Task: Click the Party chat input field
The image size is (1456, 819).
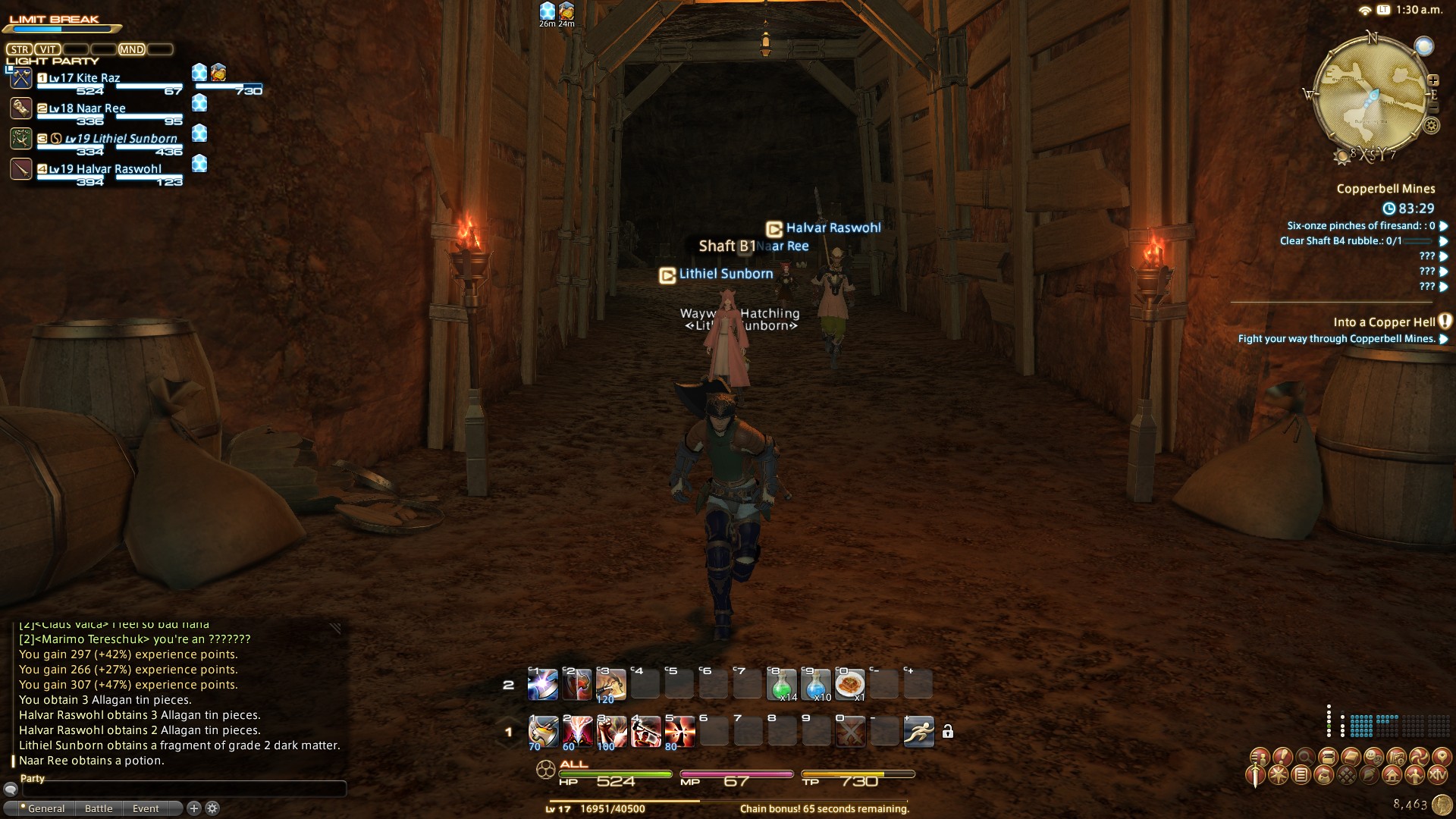Action: 182,789
